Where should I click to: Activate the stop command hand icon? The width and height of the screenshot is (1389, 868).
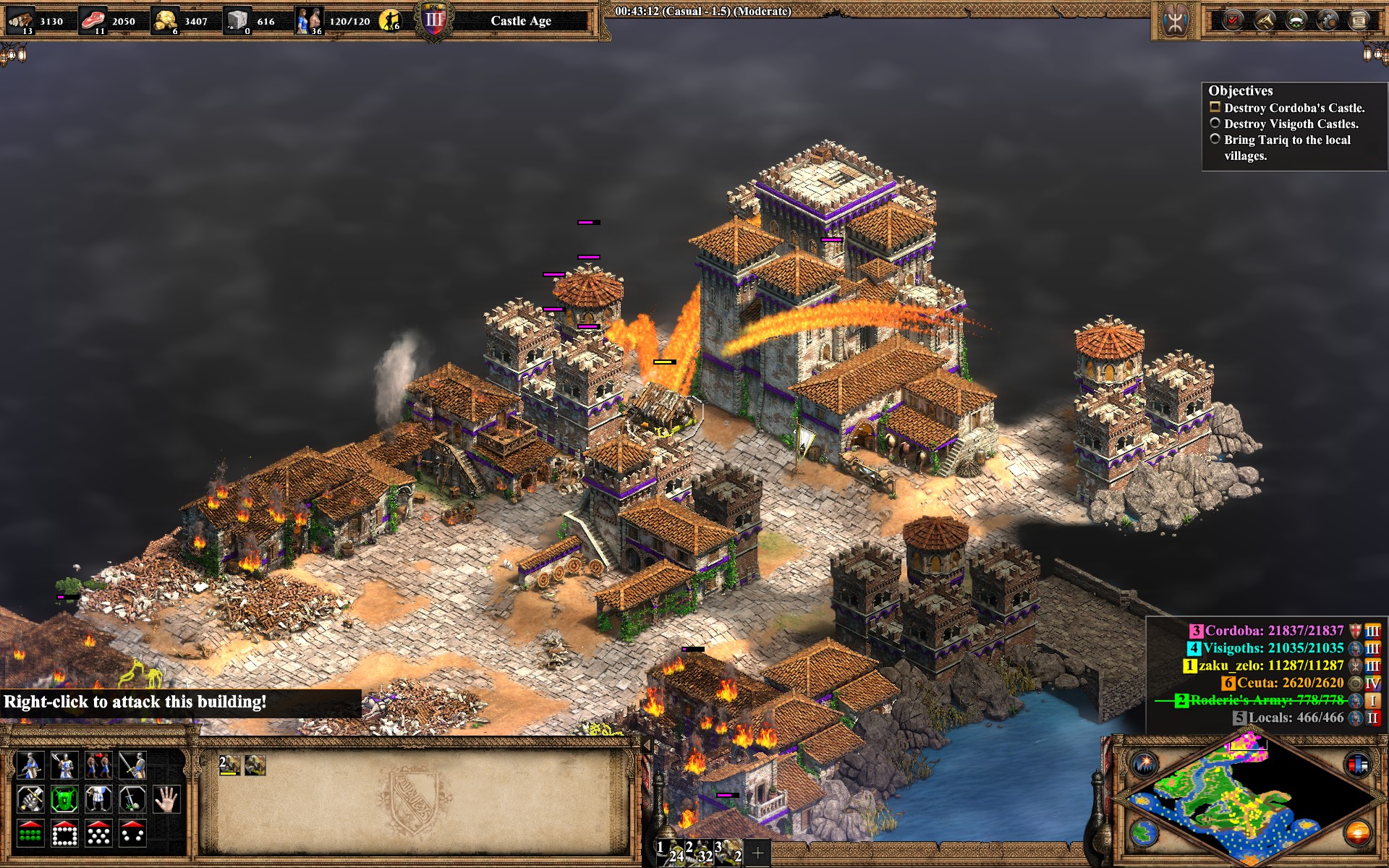click(x=166, y=800)
